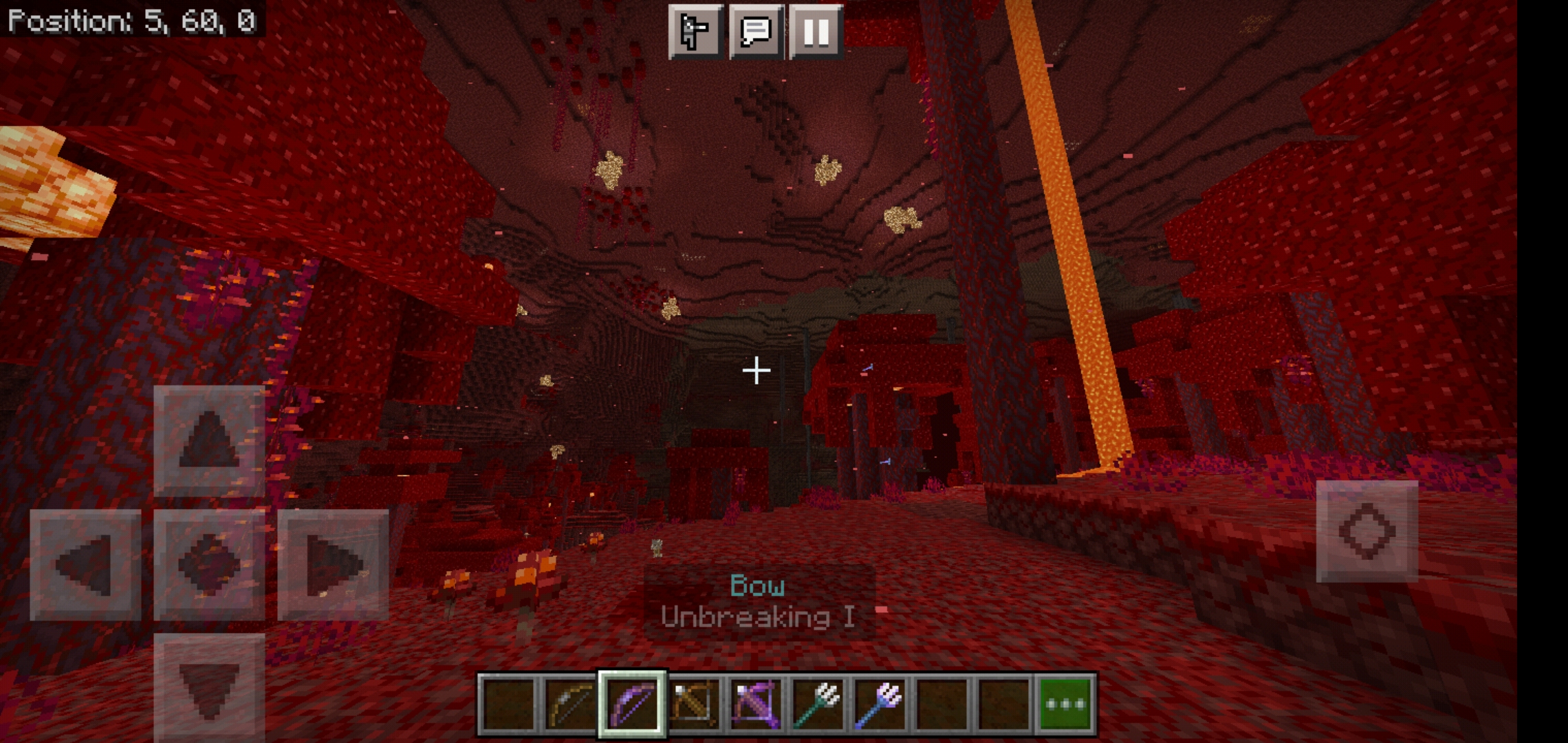Open inventory with the green three-dots button
The width and height of the screenshot is (1568, 743).
(1065, 704)
